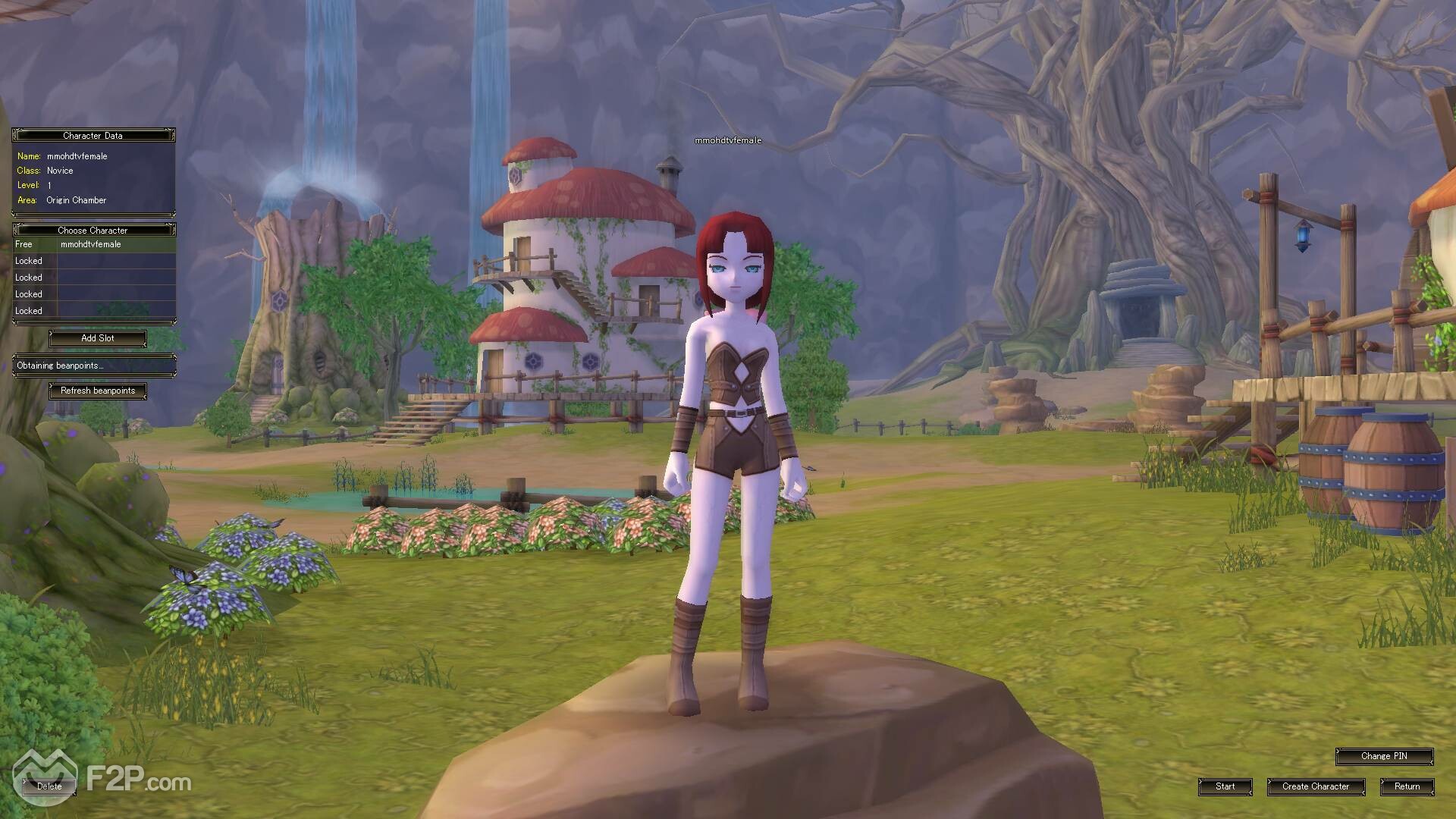Choose Create Character
This screenshot has width=1456, height=819.
1316,786
